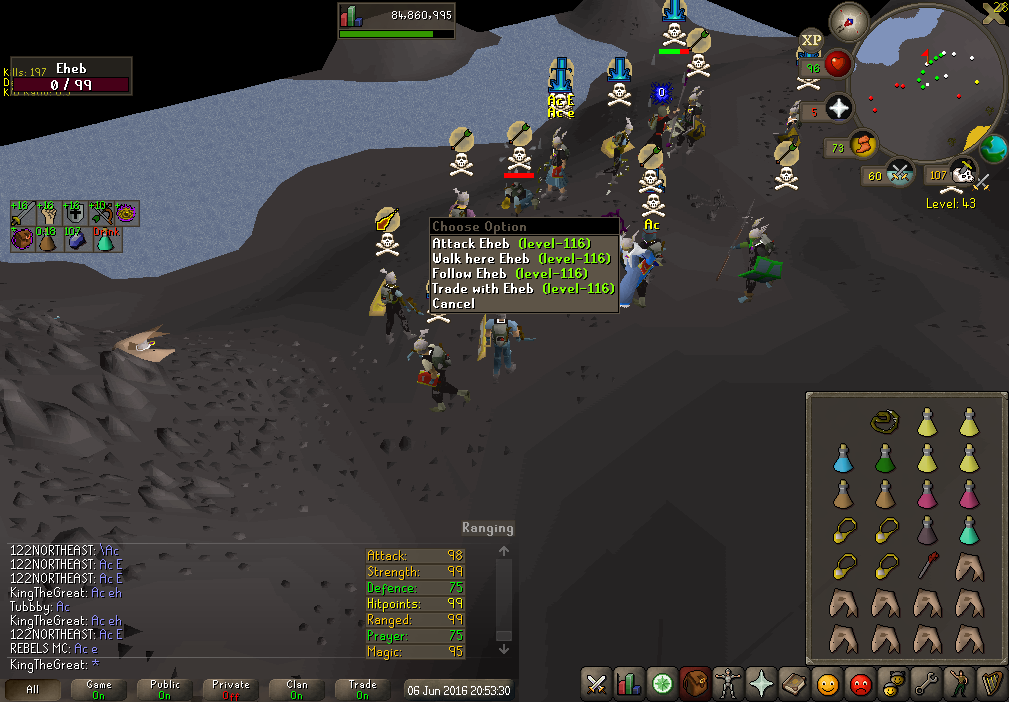Toggle the XP drops button
This screenshot has height=702, width=1009.
click(811, 41)
